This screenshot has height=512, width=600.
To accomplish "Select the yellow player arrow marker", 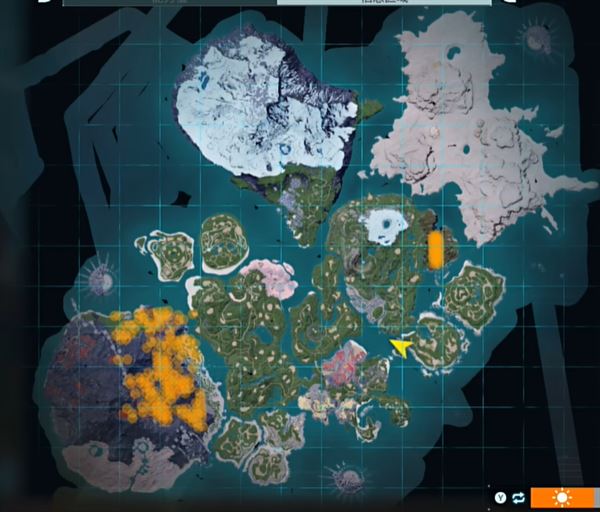I will pos(401,347).
